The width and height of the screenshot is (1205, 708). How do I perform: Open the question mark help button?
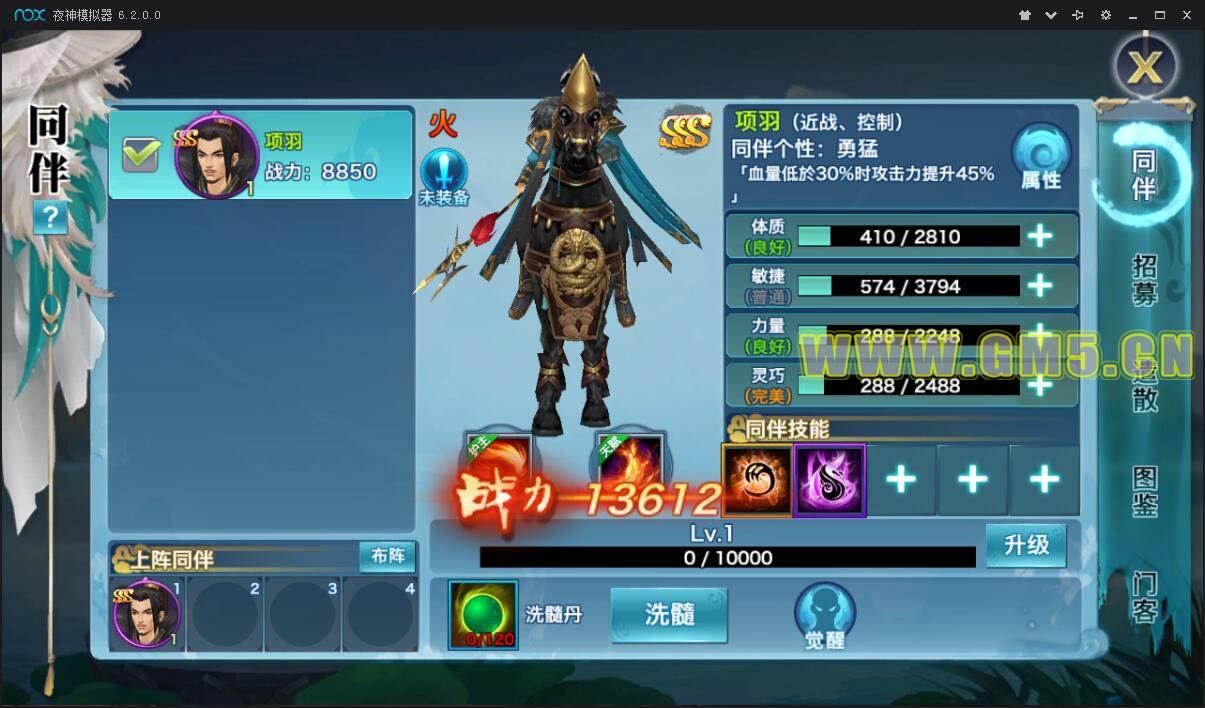(50, 217)
